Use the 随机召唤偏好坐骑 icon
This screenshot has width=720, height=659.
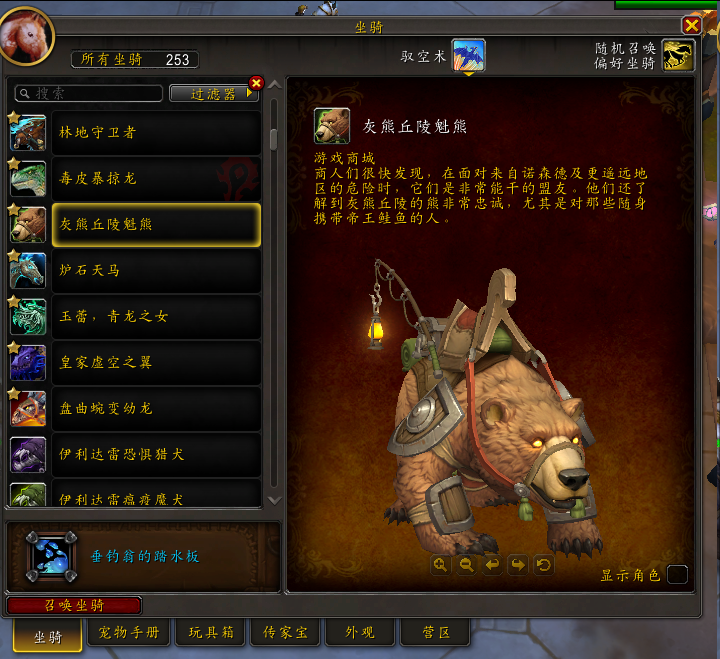[x=678, y=55]
